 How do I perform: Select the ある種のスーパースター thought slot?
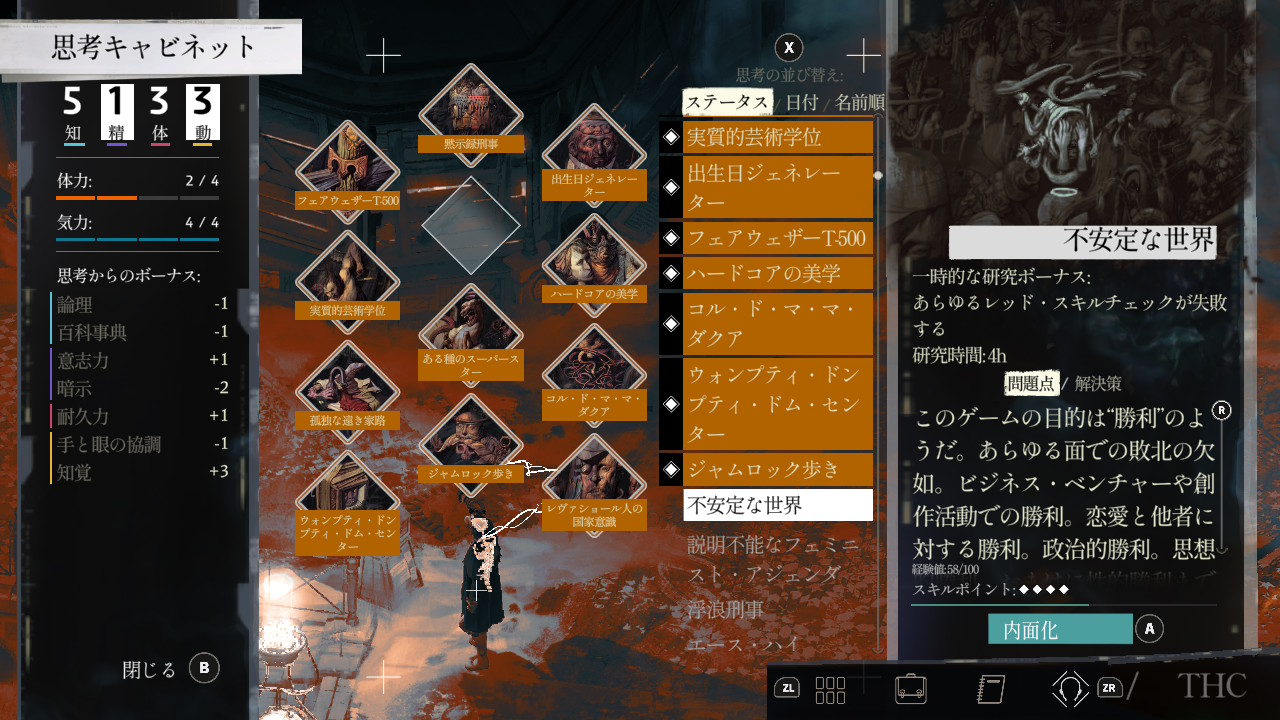pyautogui.click(x=470, y=335)
